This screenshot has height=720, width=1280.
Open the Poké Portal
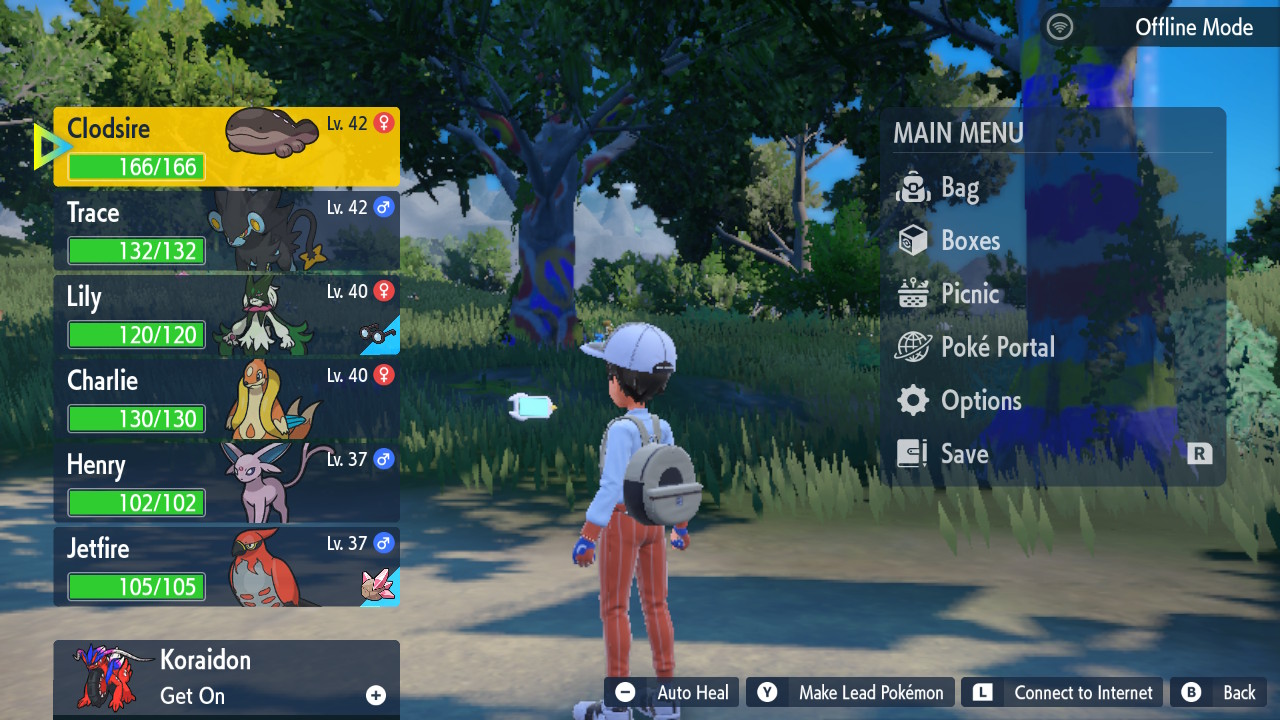[997, 347]
